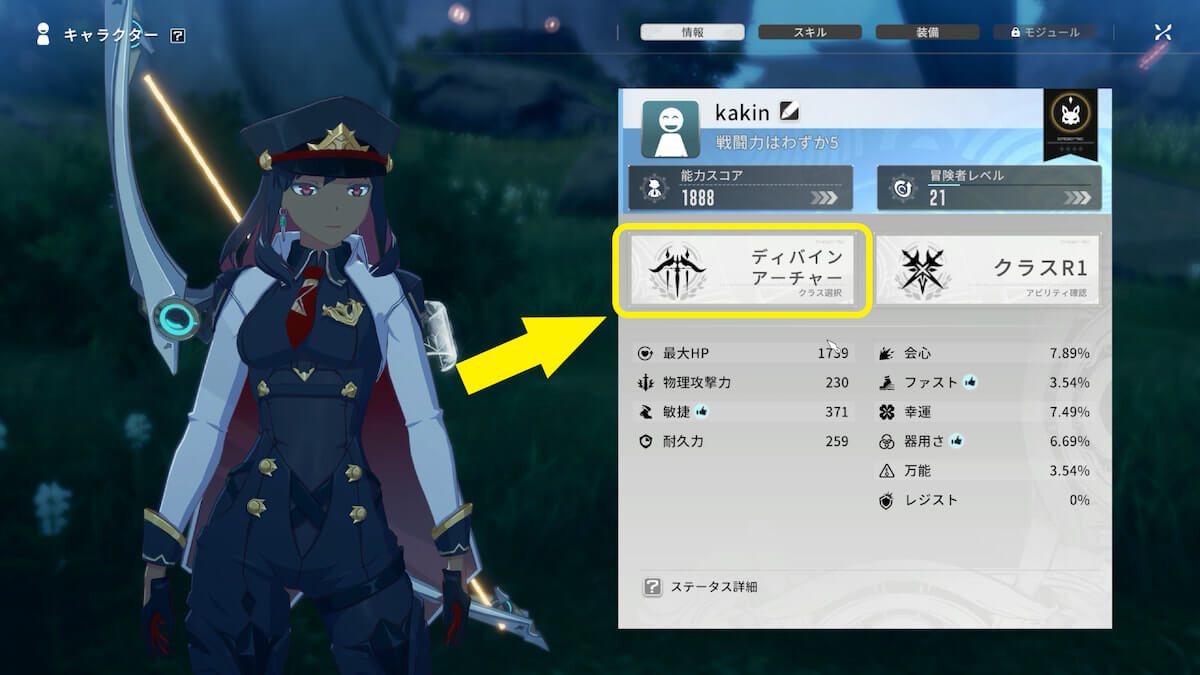
Task: Open ディバインアーチャー class selection
Action: tap(740, 270)
